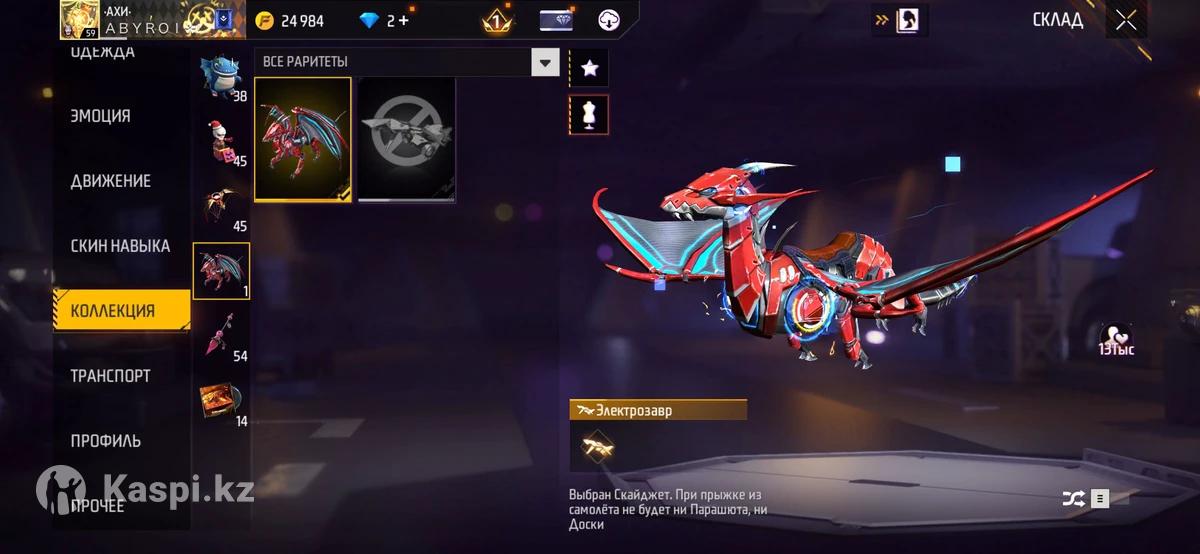Close the Склад screen
This screenshot has height=554, width=1200.
pos(1126,20)
